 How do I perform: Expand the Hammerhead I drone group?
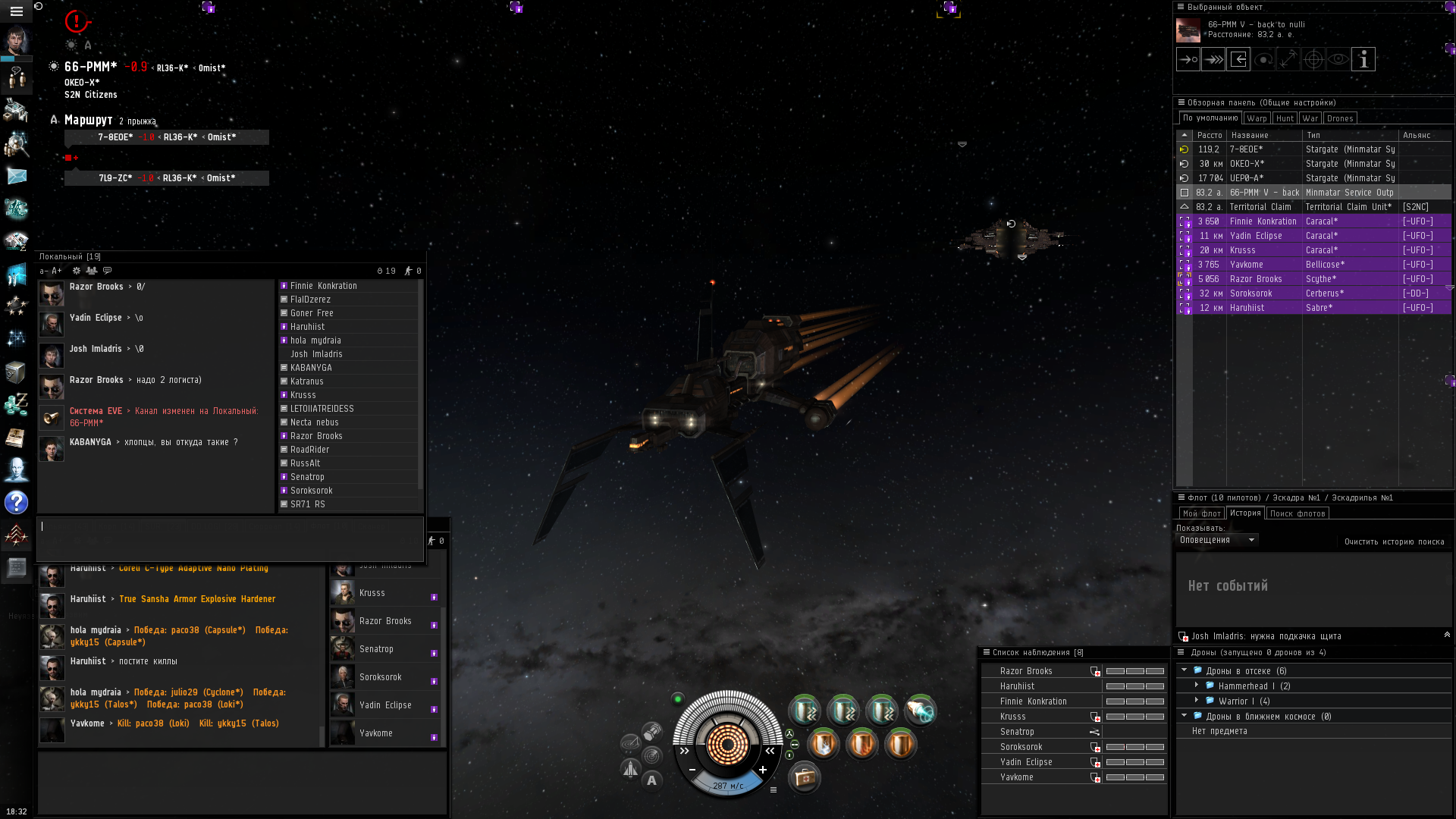coord(1197,686)
